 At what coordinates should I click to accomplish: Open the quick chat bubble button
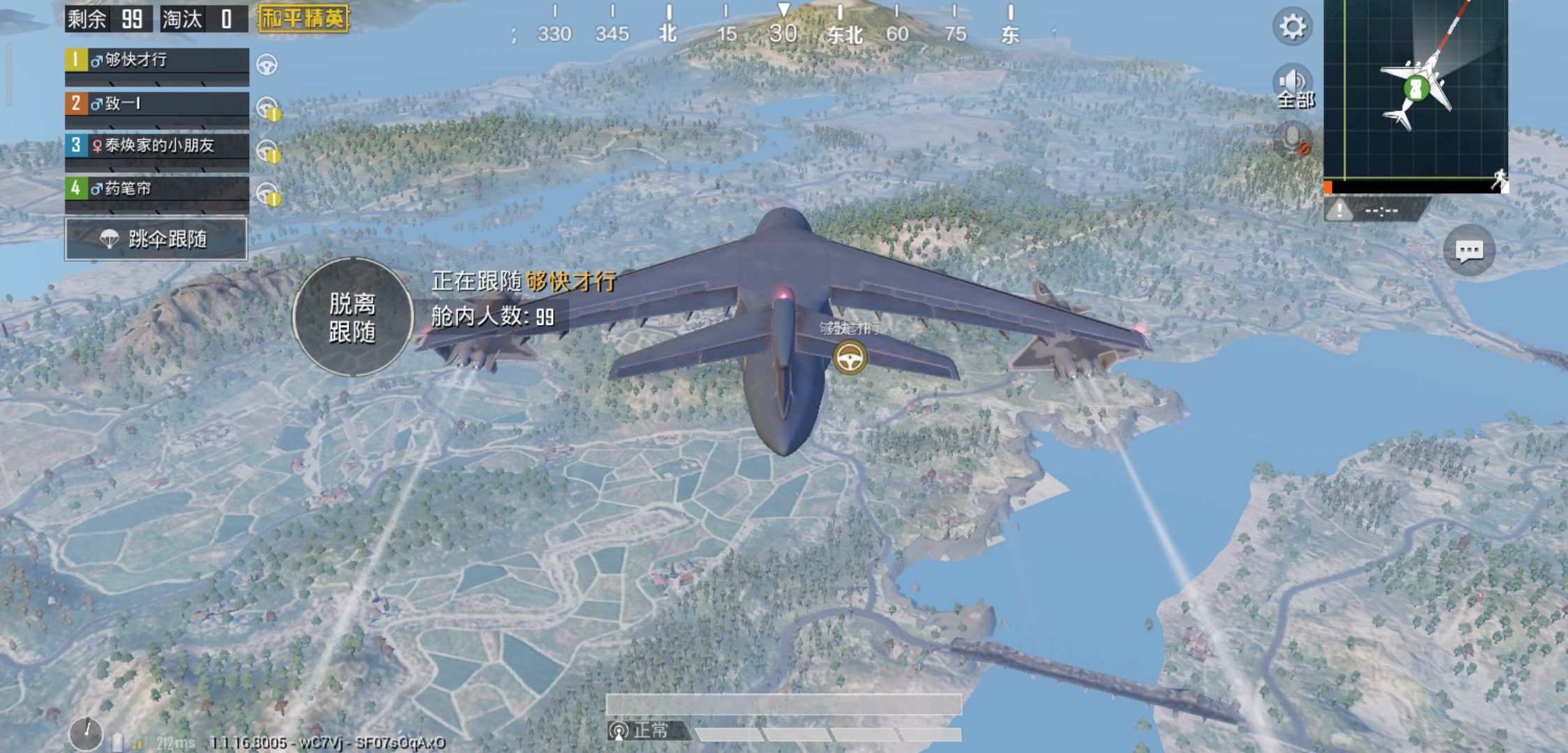click(x=1469, y=250)
